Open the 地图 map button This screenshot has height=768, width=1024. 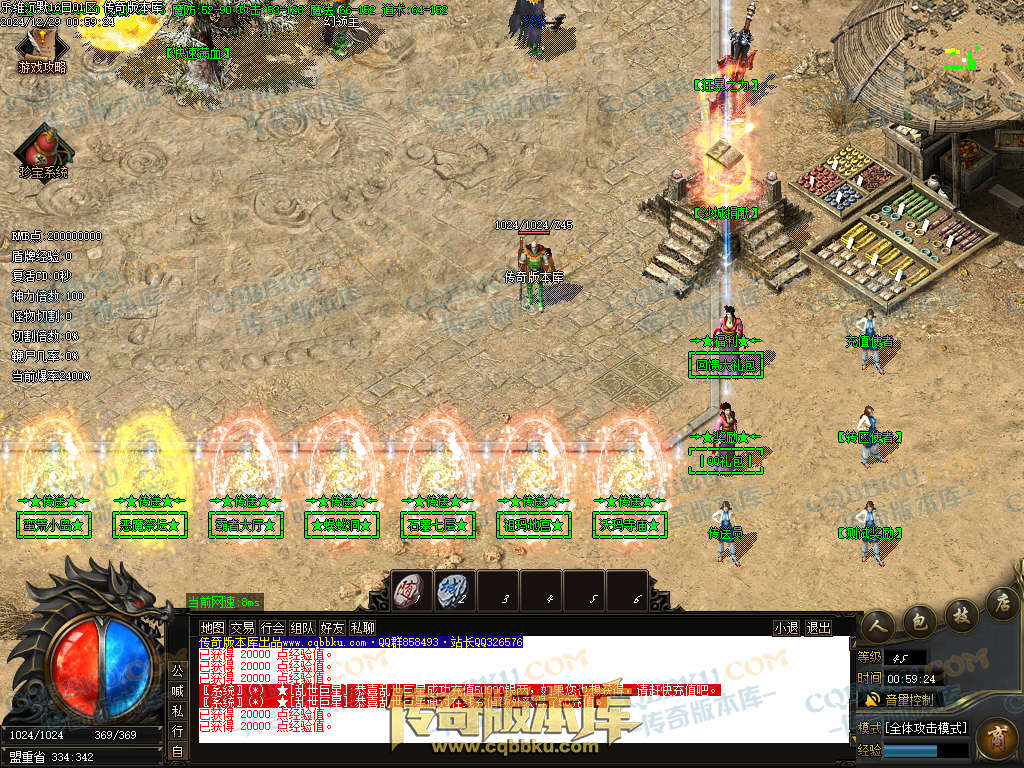point(212,628)
